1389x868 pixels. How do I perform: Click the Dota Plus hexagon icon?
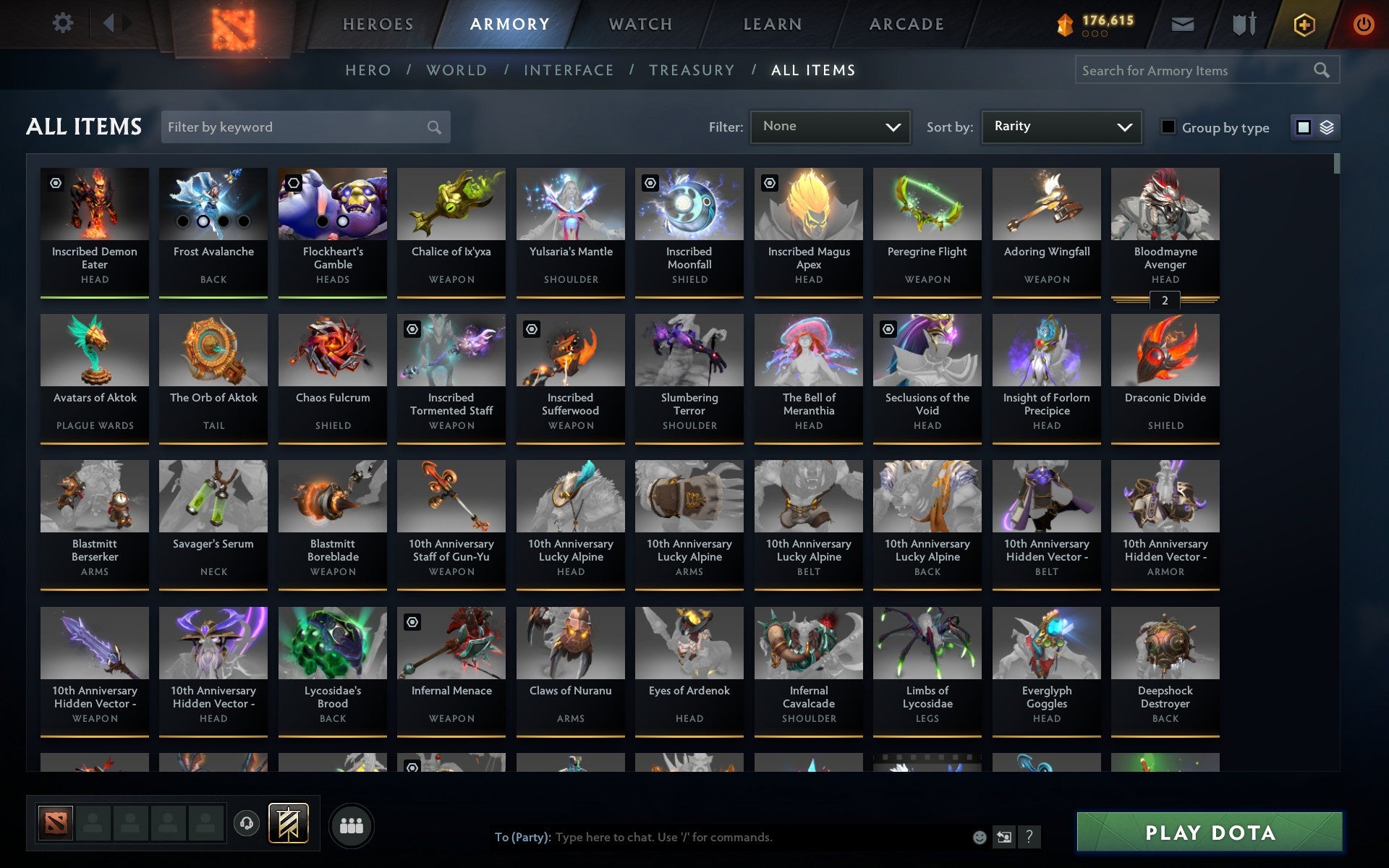click(1304, 23)
